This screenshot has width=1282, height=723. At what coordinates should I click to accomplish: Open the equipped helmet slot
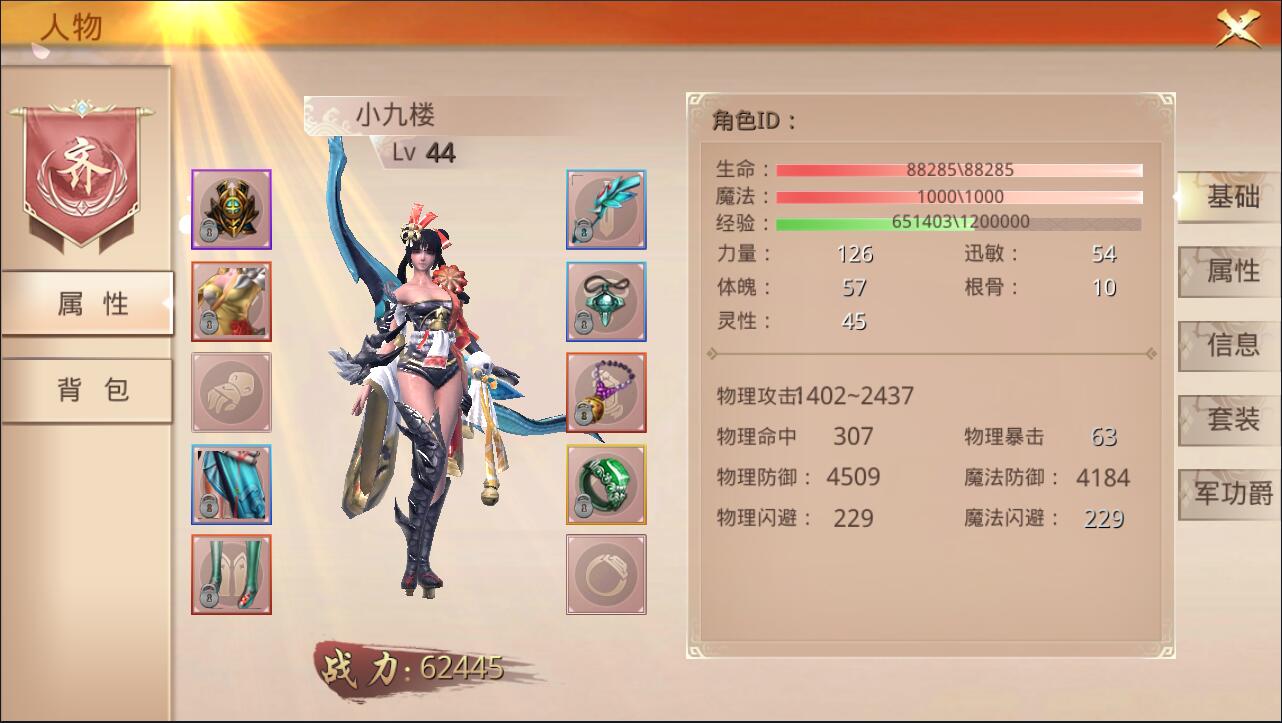pyautogui.click(x=231, y=209)
